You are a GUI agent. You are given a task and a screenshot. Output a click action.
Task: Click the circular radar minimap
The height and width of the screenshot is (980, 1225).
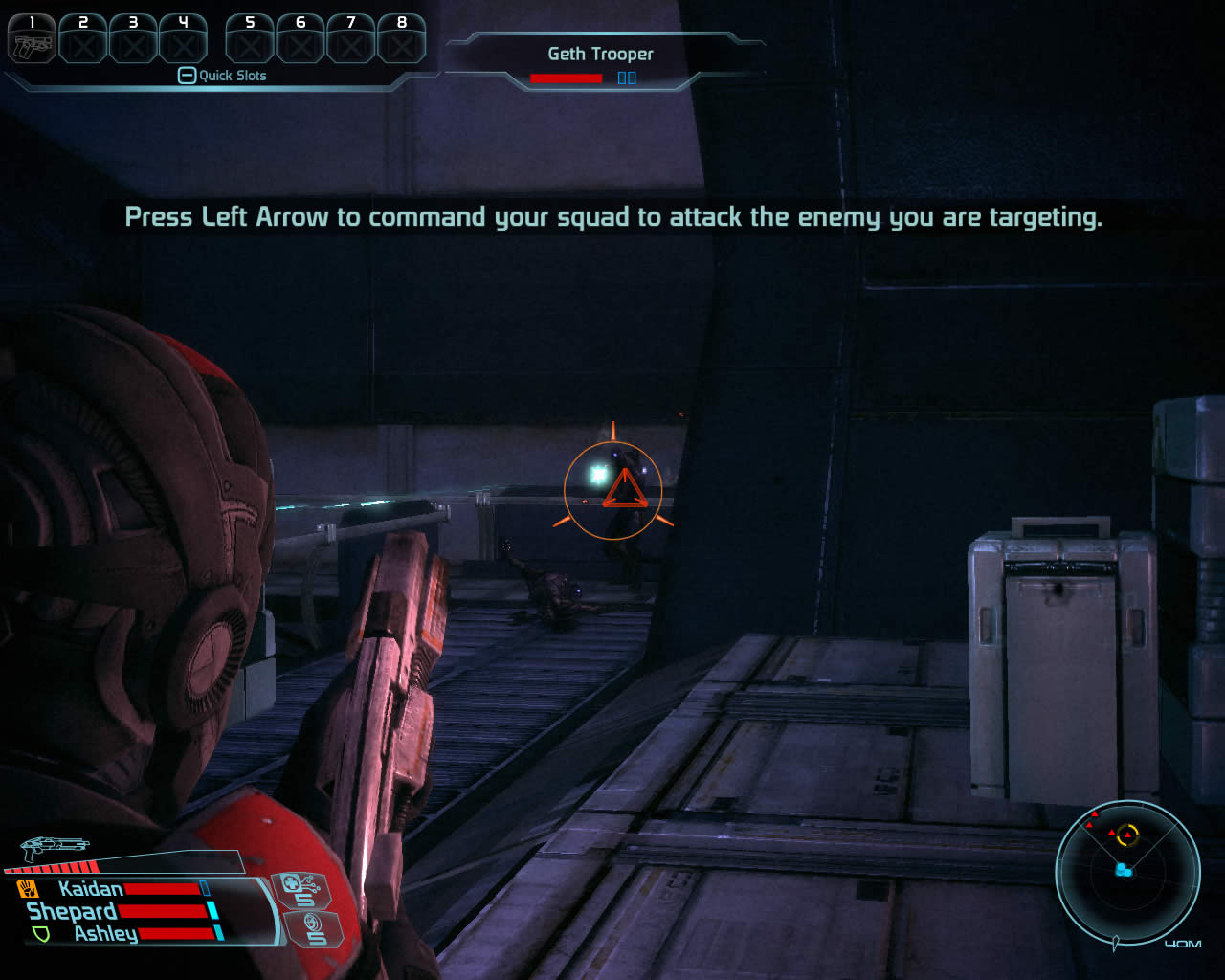1127,872
